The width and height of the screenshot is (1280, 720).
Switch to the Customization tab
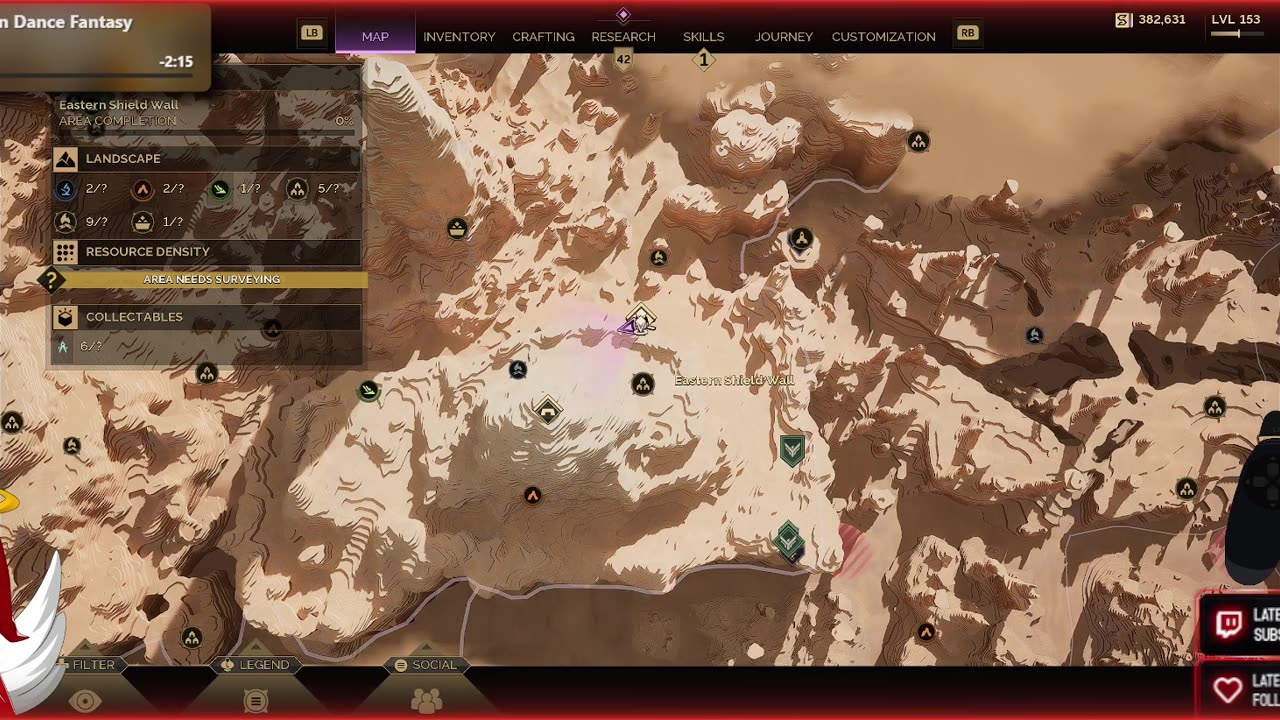pos(883,37)
